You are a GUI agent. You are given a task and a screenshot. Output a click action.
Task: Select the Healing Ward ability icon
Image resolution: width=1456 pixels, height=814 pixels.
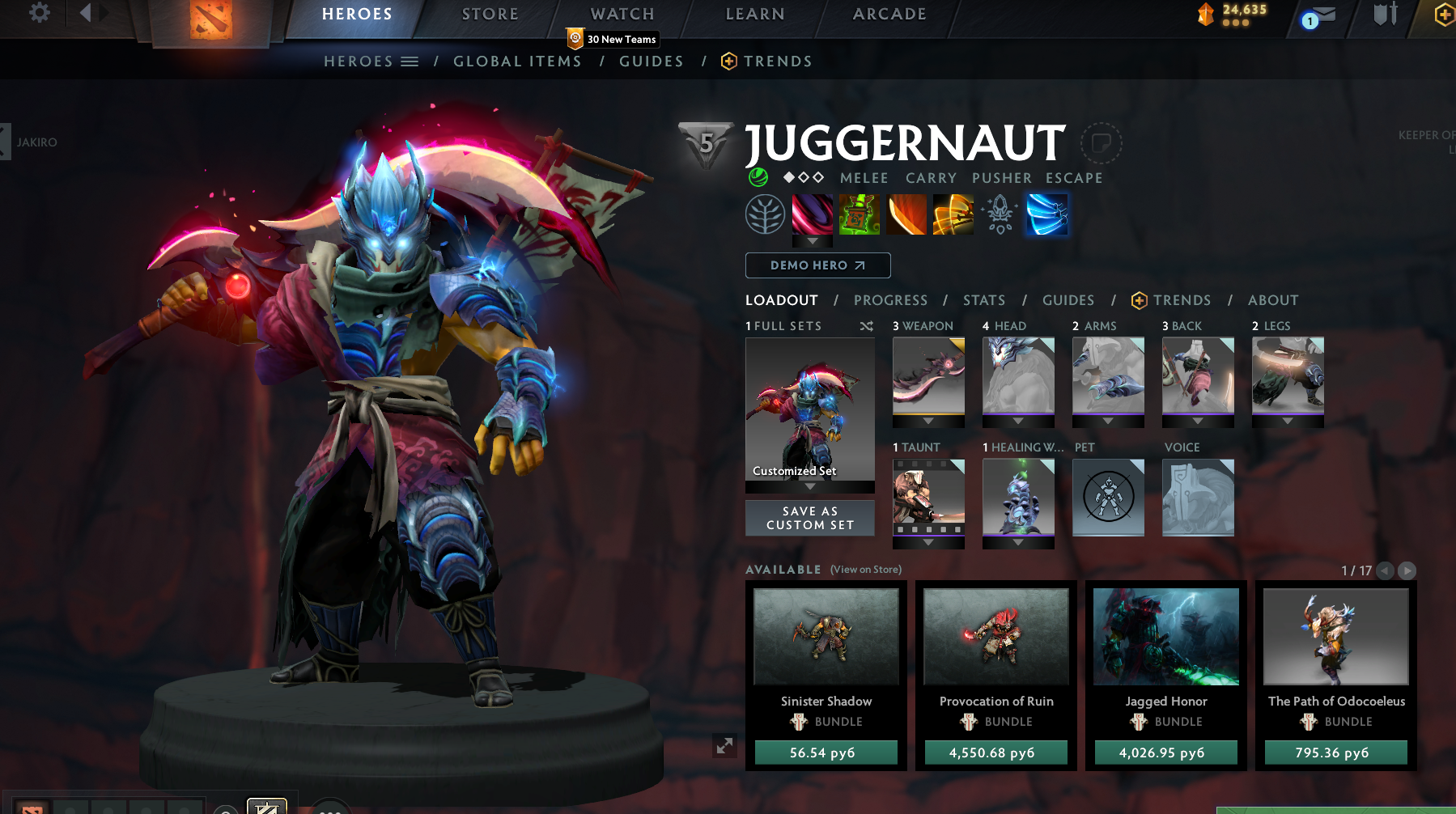coord(860,214)
